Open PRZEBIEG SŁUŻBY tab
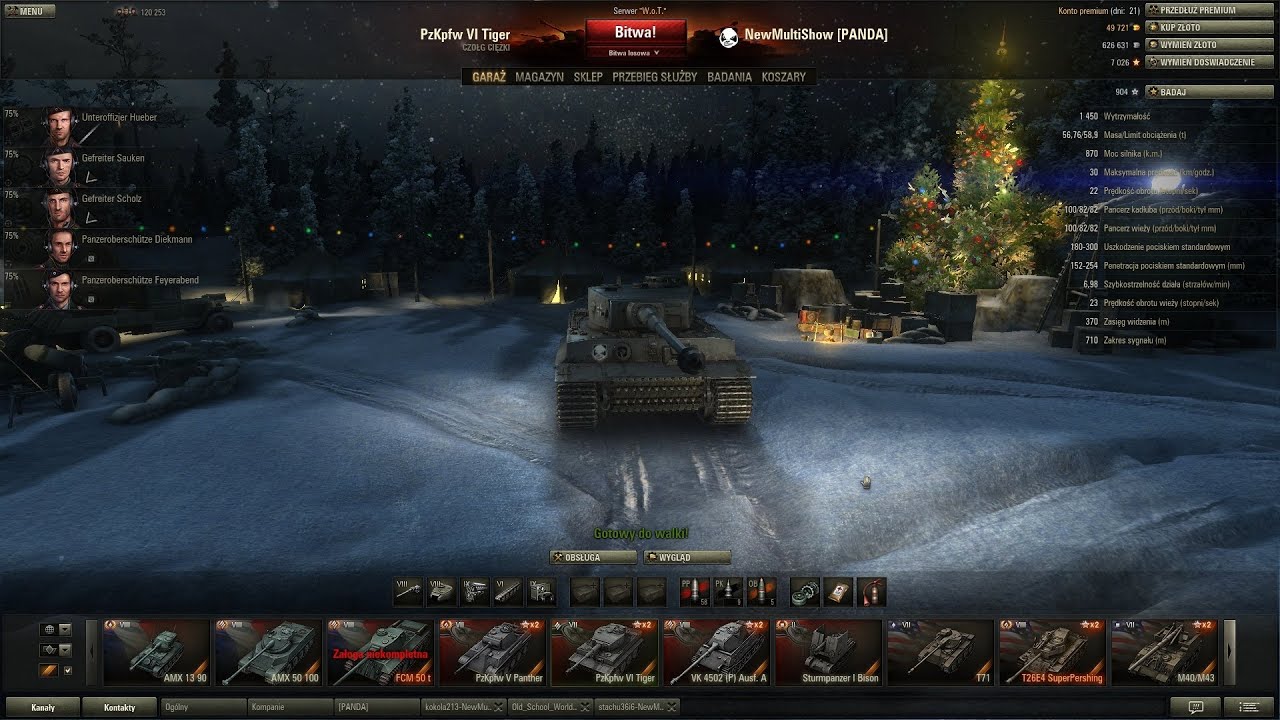The image size is (1280, 720). click(654, 77)
